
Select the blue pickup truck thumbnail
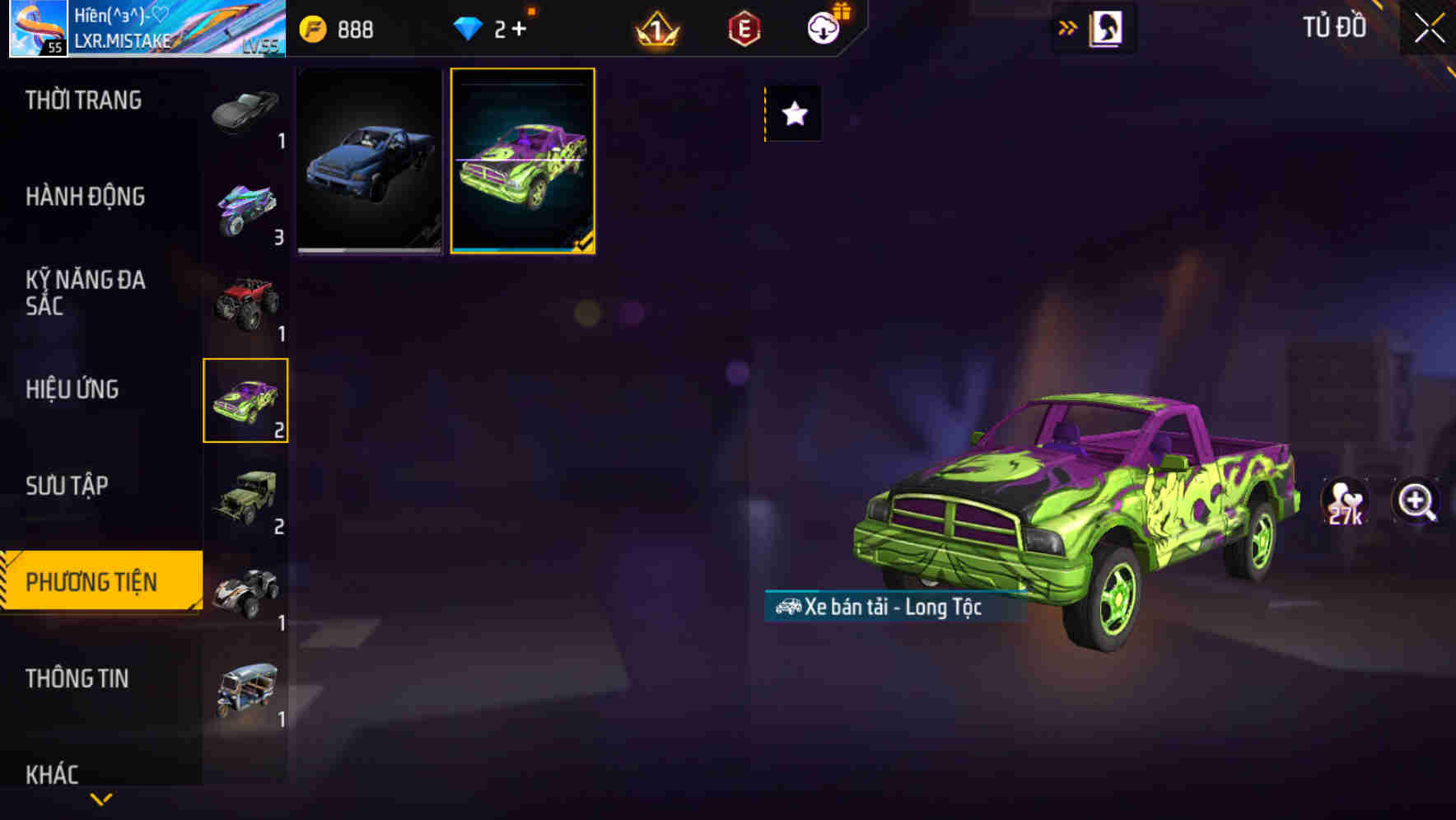coord(369,159)
